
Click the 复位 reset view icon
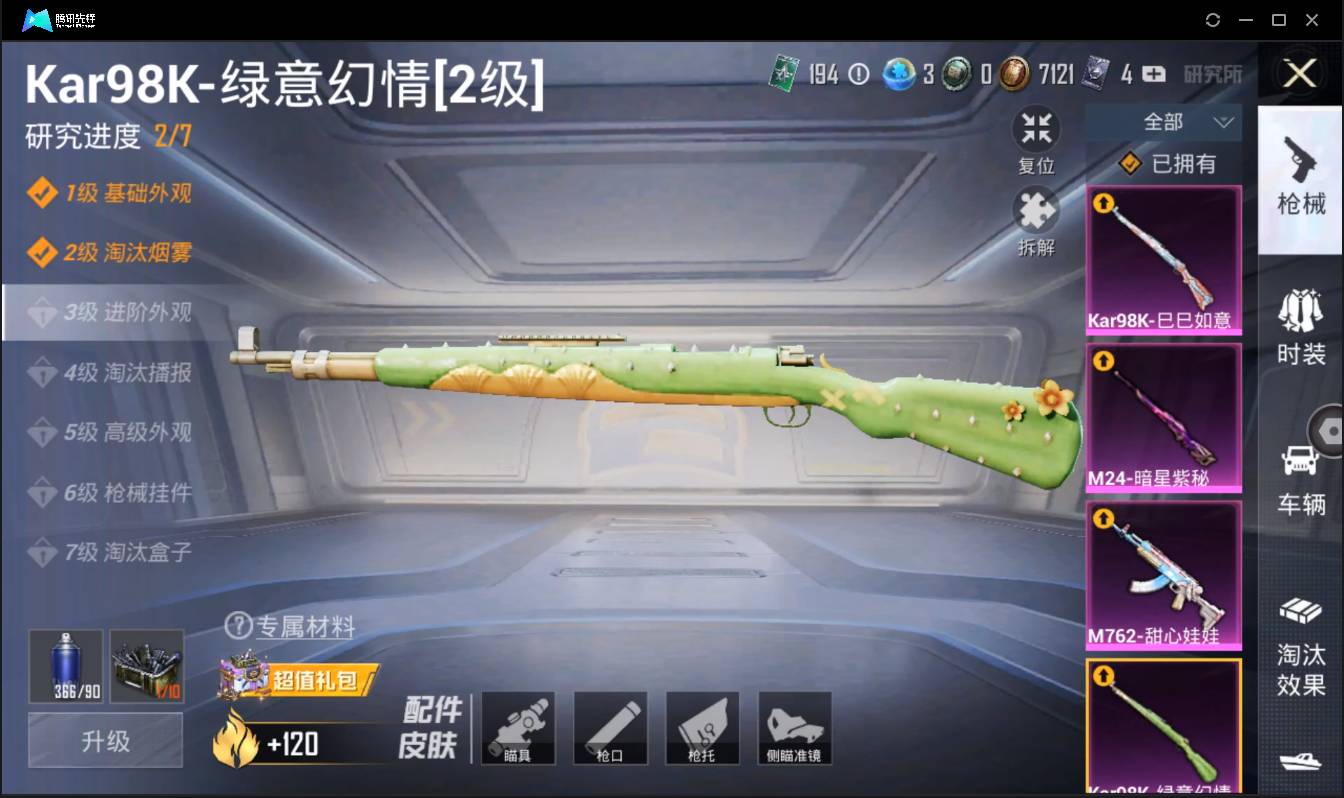[x=1036, y=127]
